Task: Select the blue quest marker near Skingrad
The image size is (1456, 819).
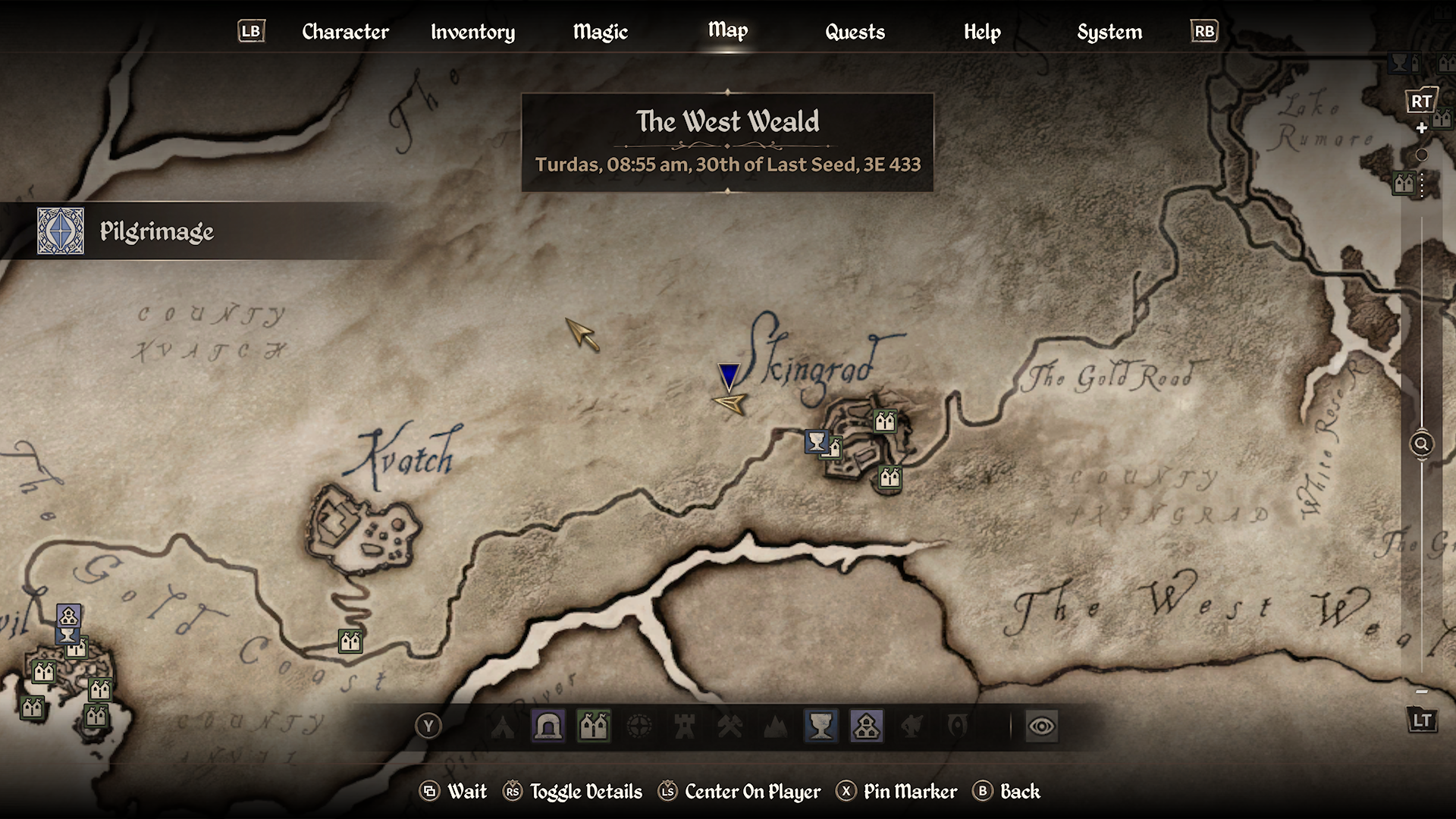Action: click(x=729, y=375)
